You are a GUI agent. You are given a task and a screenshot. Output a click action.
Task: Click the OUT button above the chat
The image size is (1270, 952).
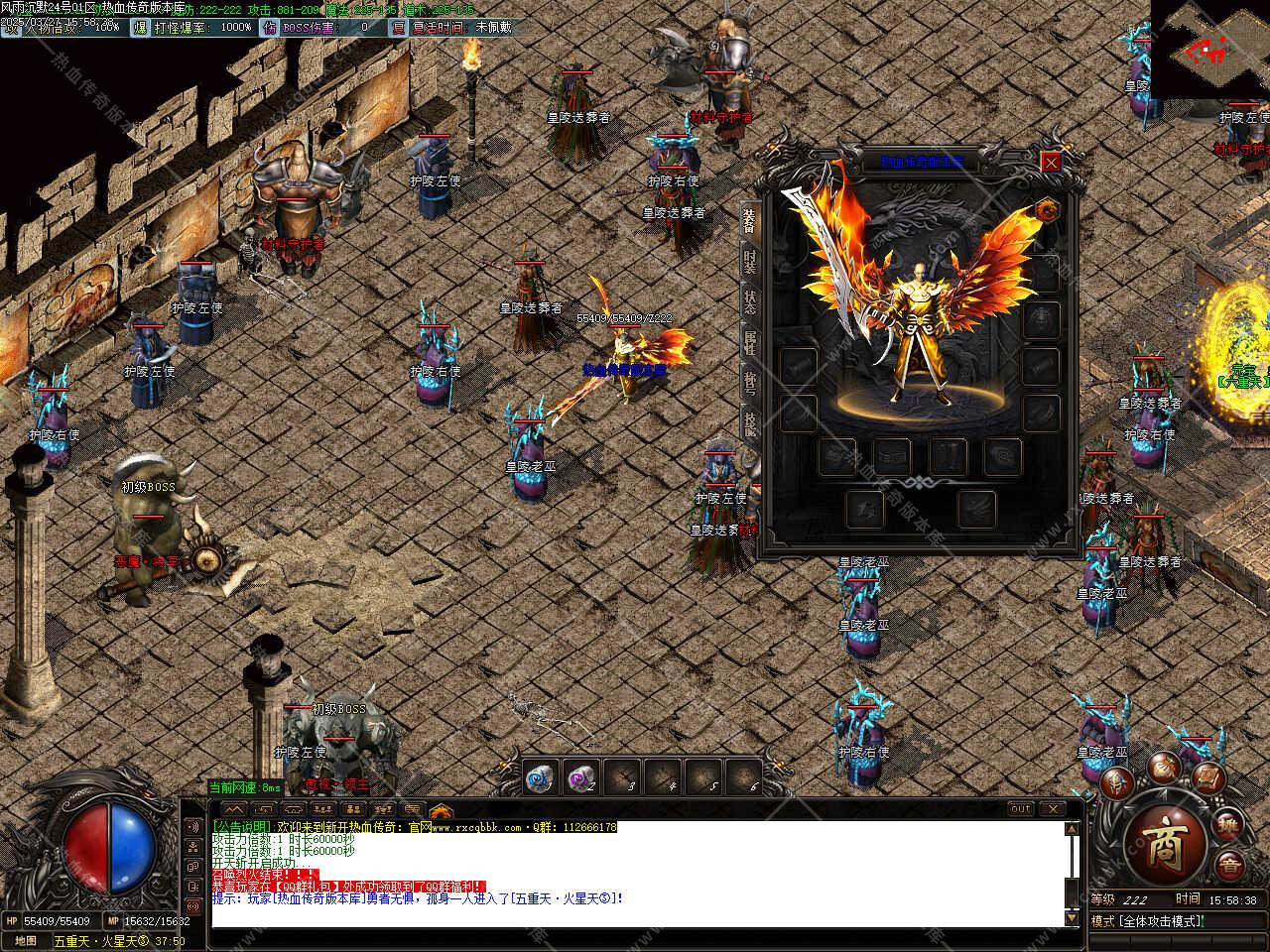[1021, 809]
